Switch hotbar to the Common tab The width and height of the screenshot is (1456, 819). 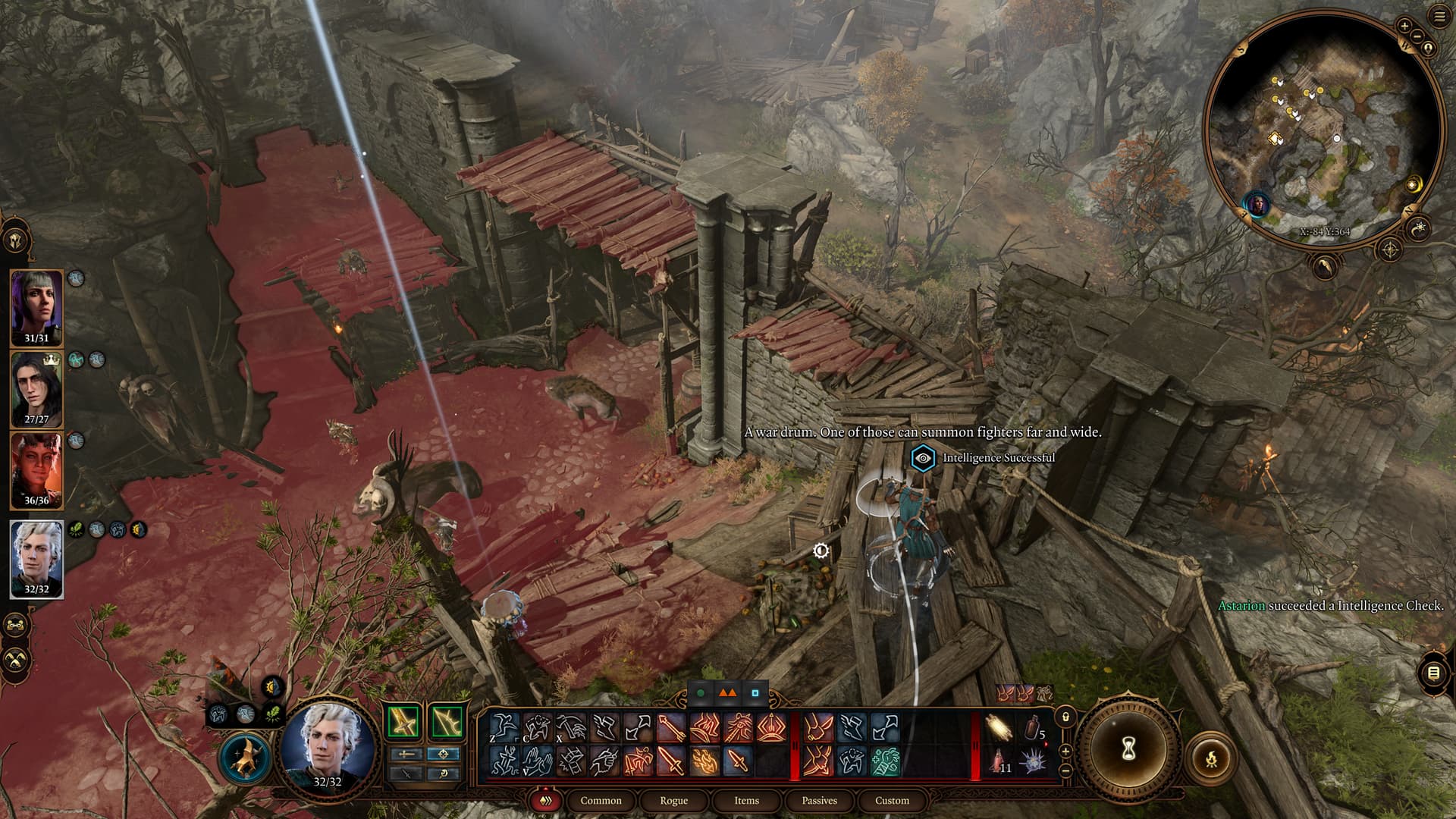click(601, 800)
